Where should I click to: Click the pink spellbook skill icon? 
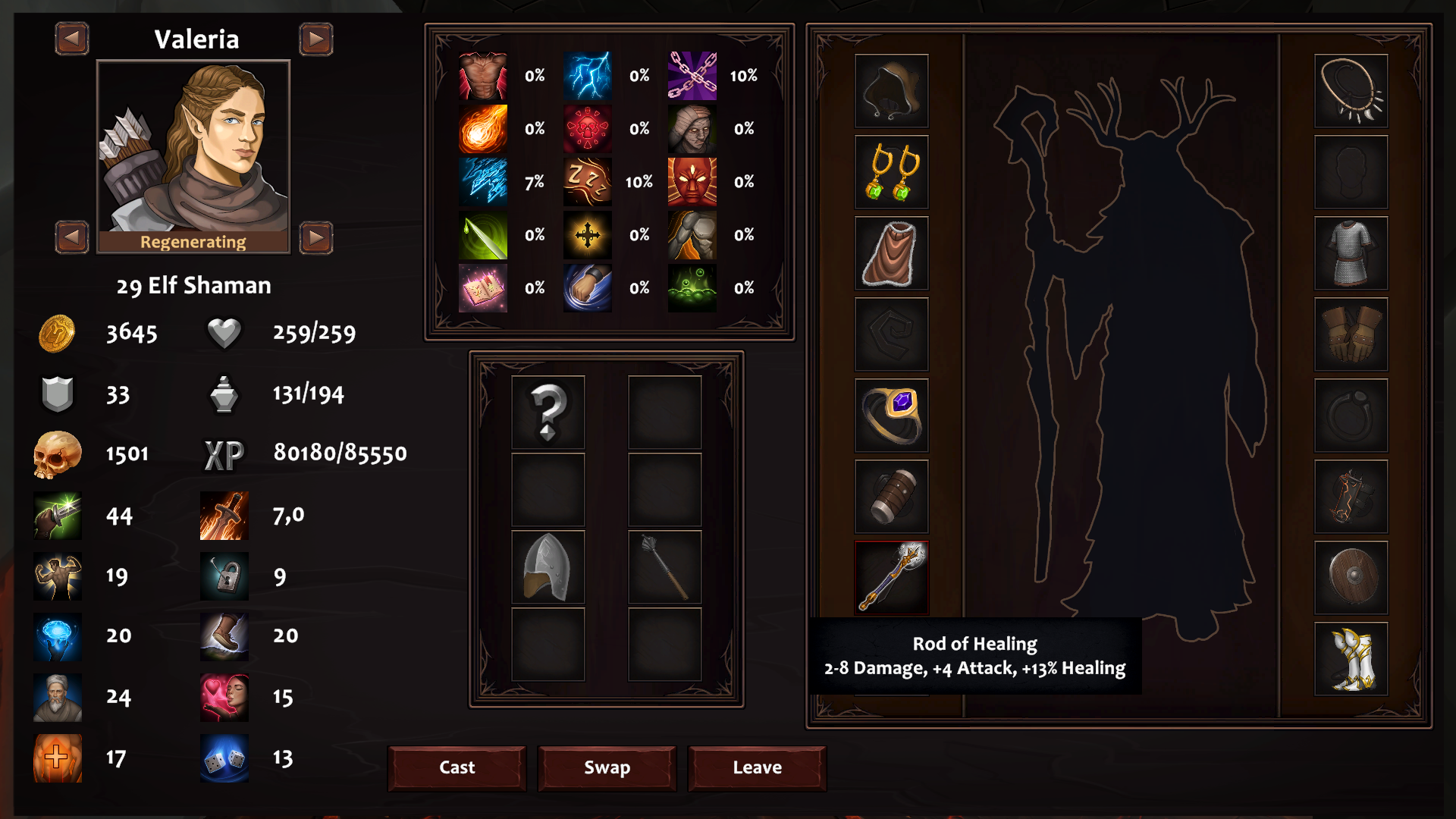click(x=482, y=287)
